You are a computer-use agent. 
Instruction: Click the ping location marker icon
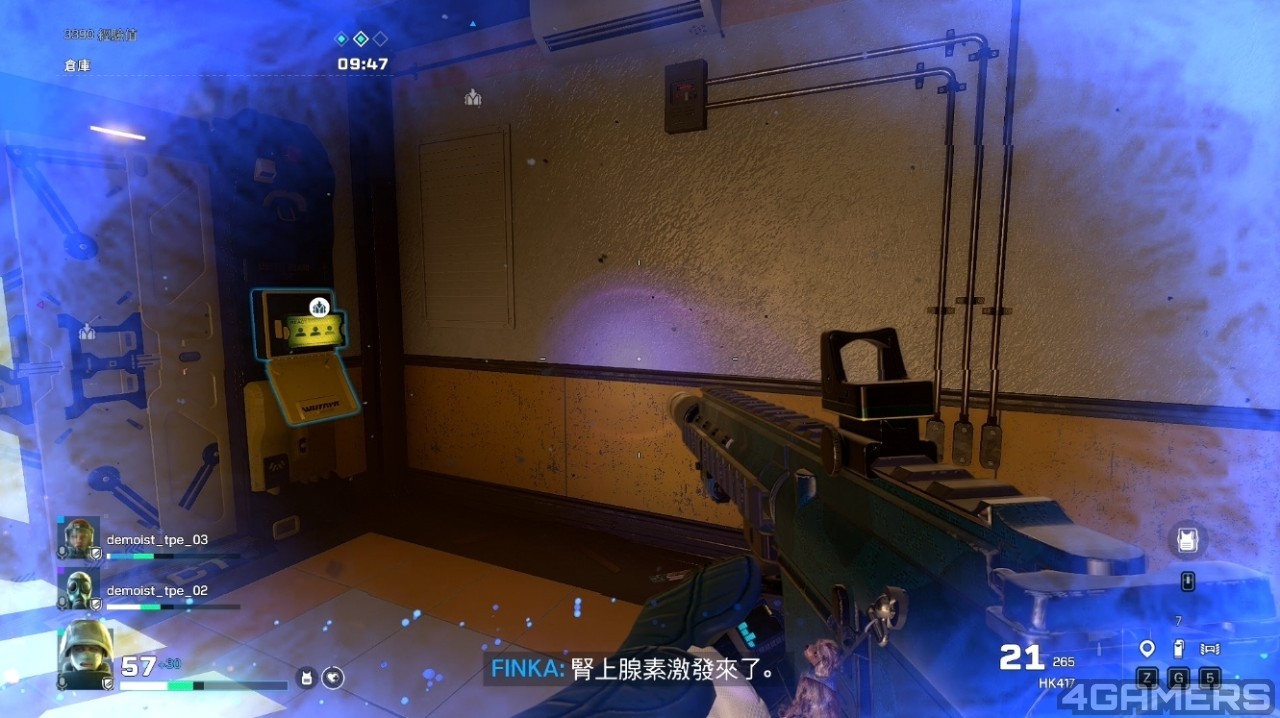click(x=1147, y=648)
